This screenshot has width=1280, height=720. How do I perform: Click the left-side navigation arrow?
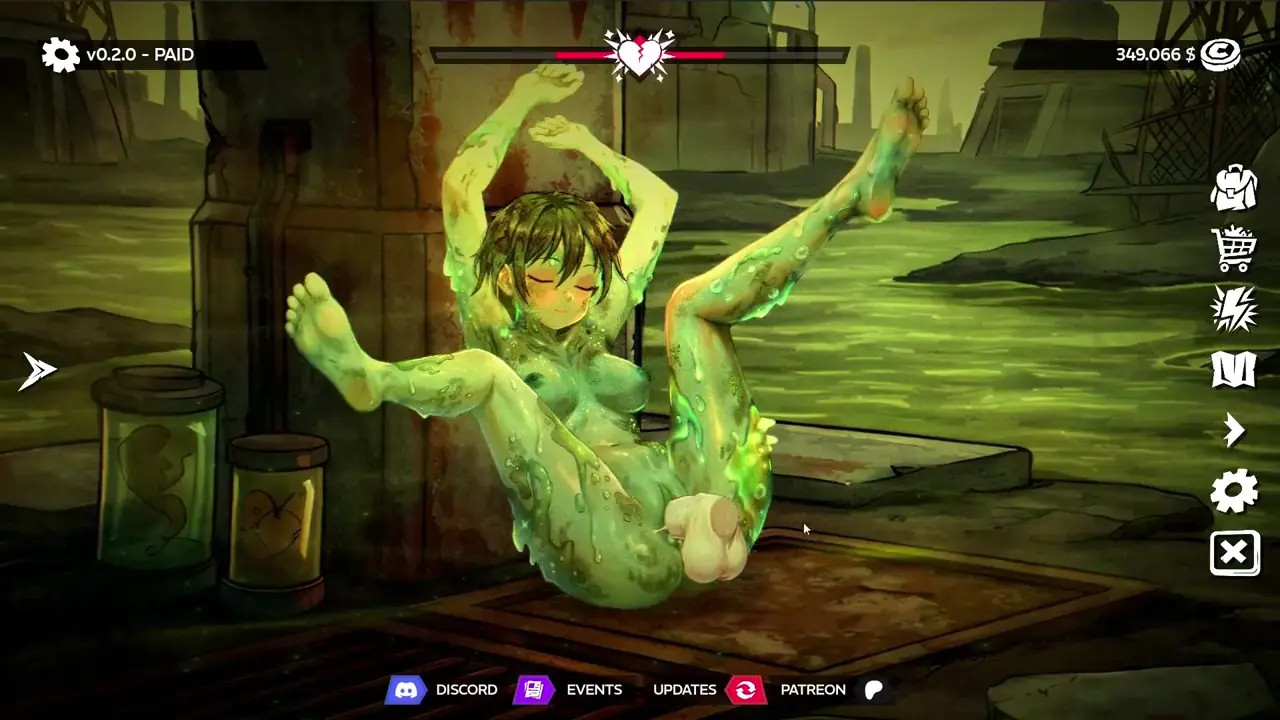pyautogui.click(x=38, y=371)
